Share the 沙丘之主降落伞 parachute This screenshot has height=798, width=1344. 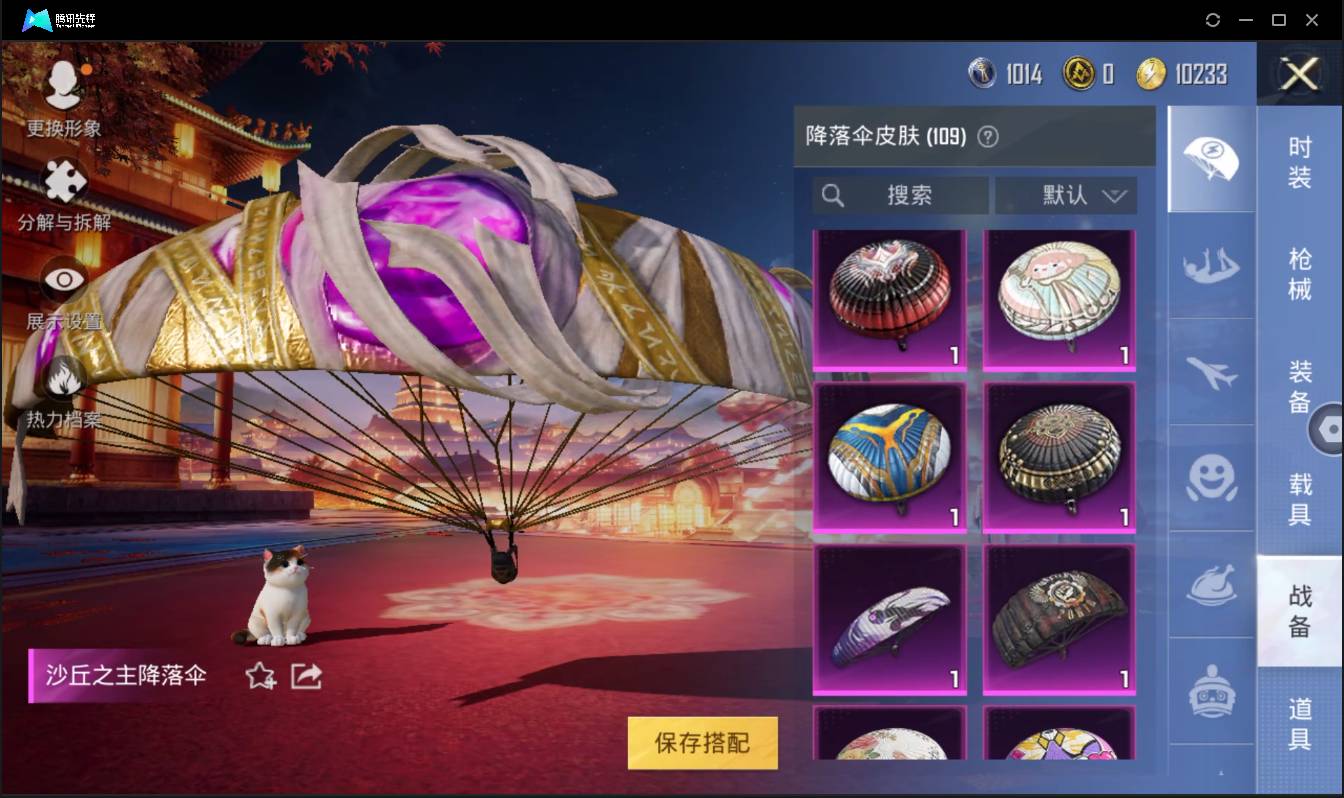(x=306, y=676)
